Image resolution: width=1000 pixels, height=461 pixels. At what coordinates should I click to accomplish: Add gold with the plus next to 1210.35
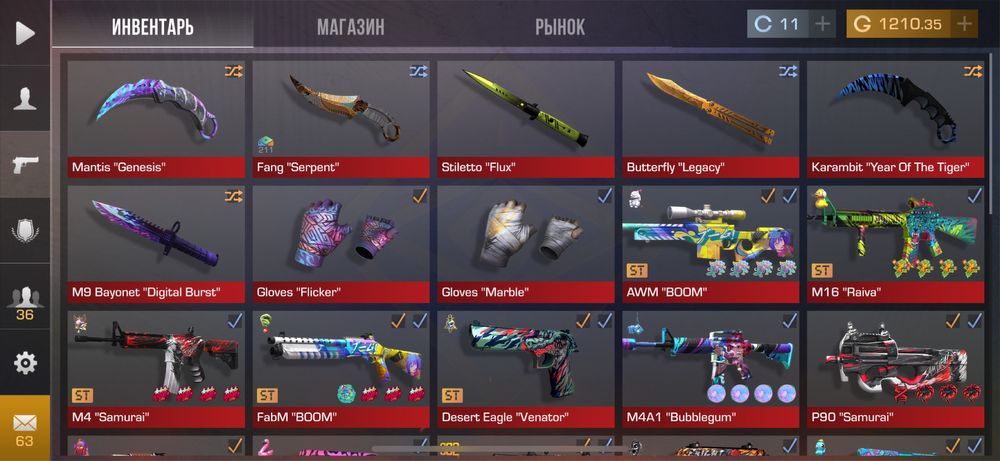pos(964,24)
